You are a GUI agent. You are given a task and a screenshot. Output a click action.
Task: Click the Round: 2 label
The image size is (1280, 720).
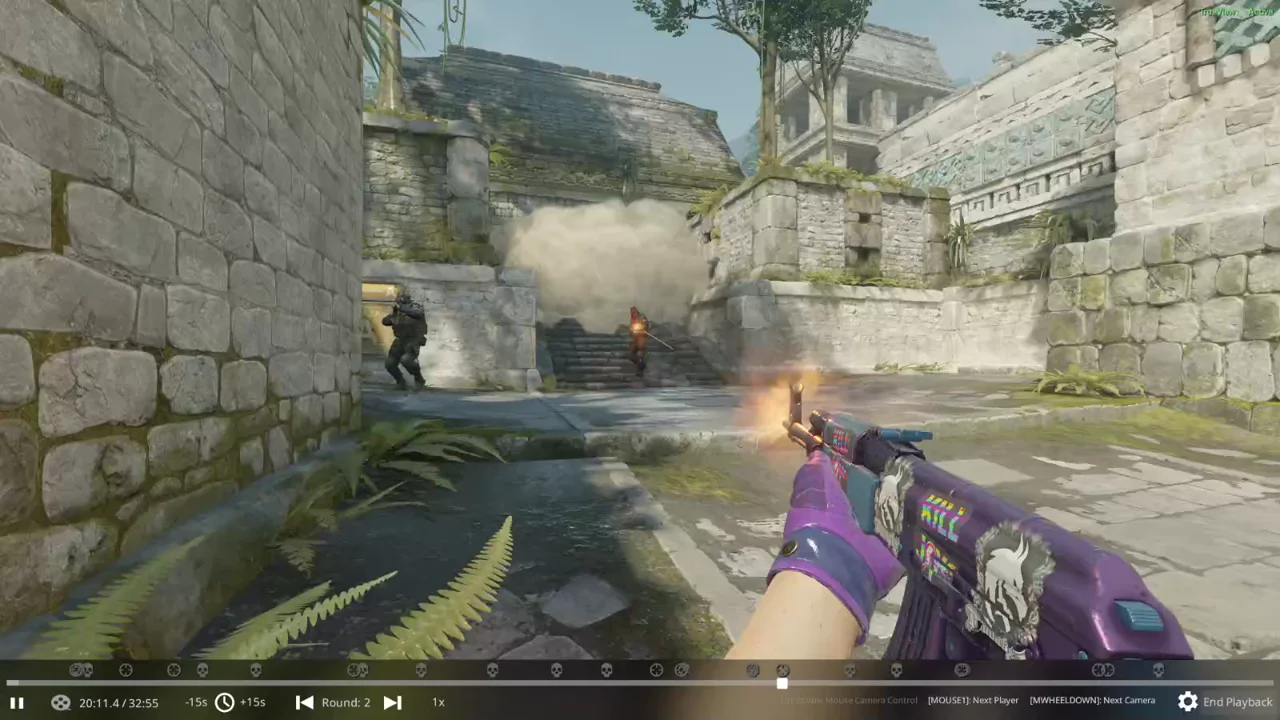[346, 702]
